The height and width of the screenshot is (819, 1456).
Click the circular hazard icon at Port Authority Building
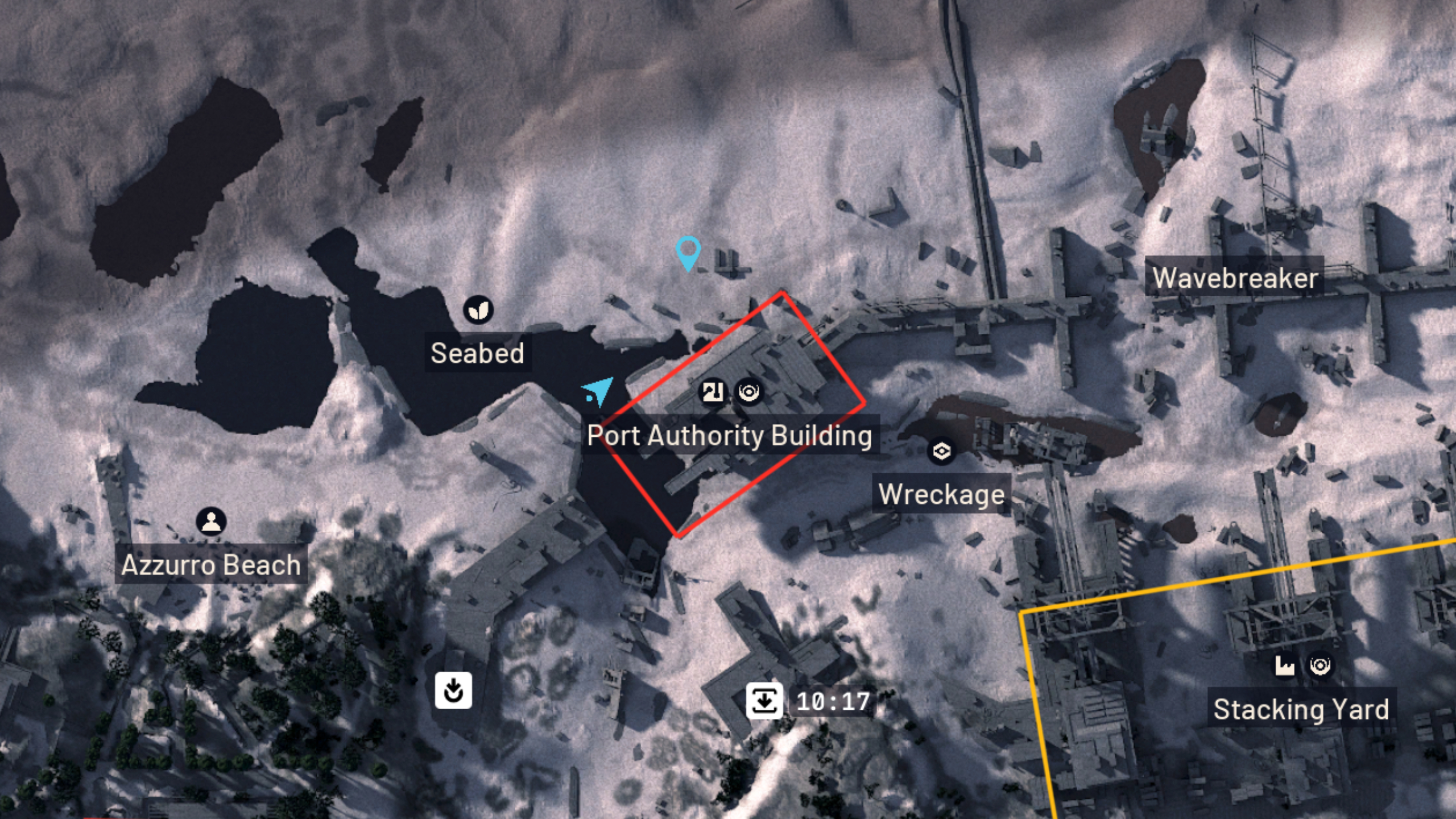(751, 392)
